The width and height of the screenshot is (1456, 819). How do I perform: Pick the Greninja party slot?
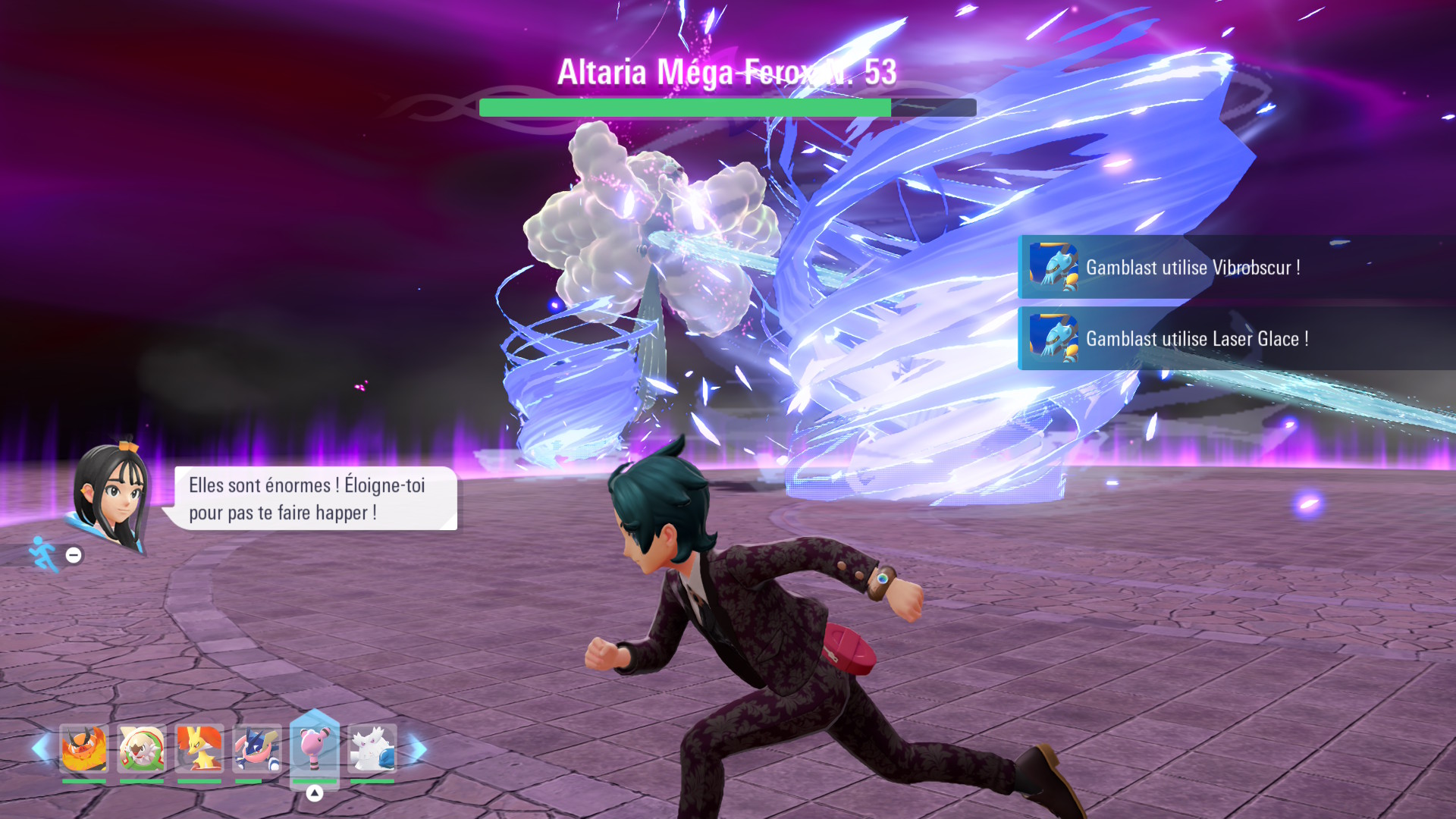point(256,749)
